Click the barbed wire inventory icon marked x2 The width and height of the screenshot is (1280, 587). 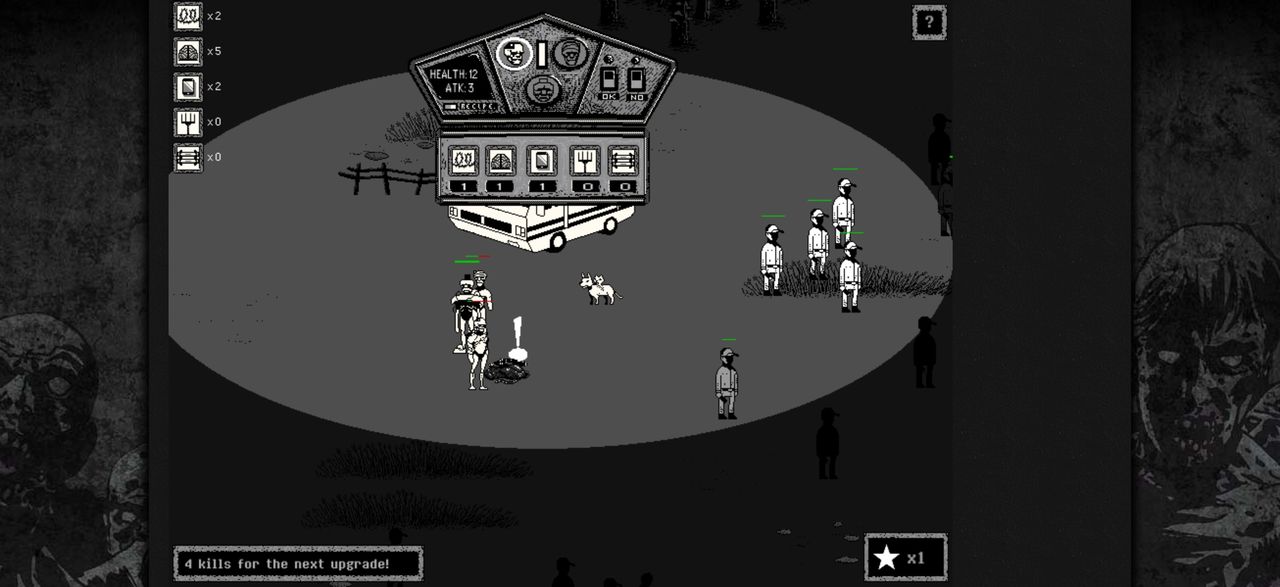pos(188,16)
